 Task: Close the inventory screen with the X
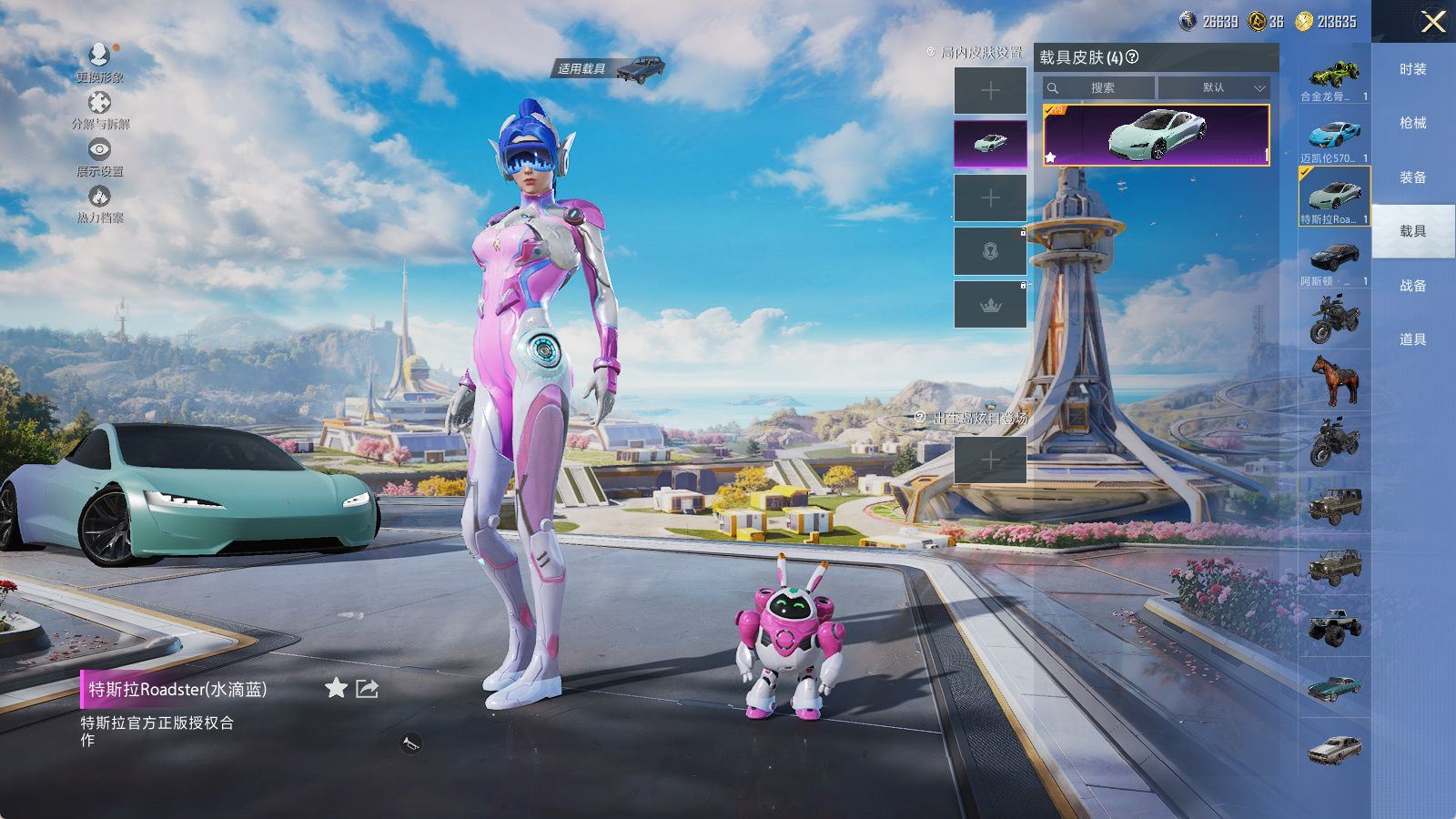click(x=1433, y=22)
